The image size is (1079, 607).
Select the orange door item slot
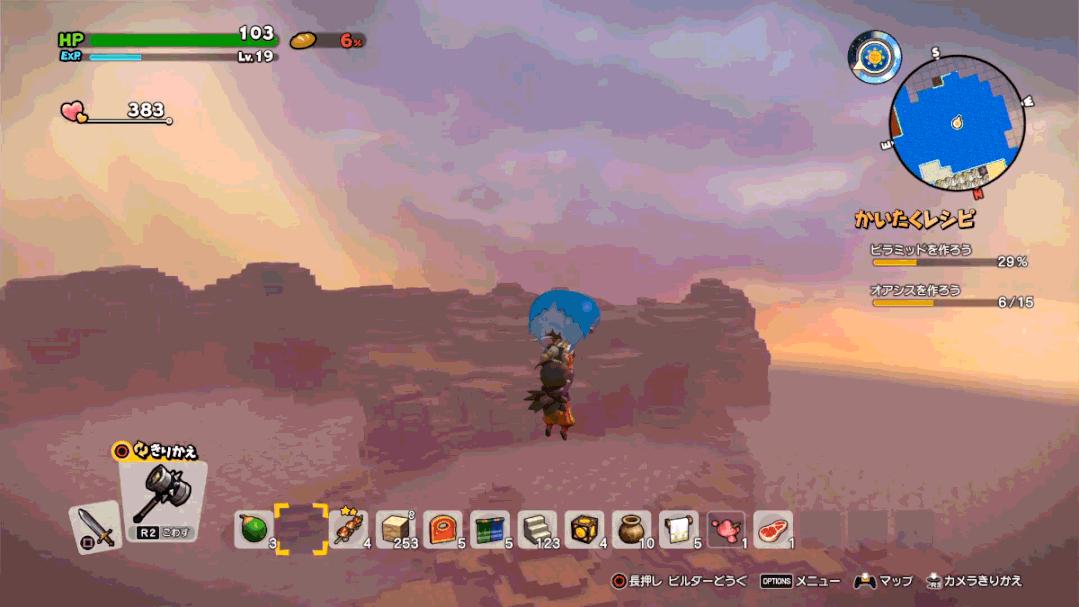point(443,529)
